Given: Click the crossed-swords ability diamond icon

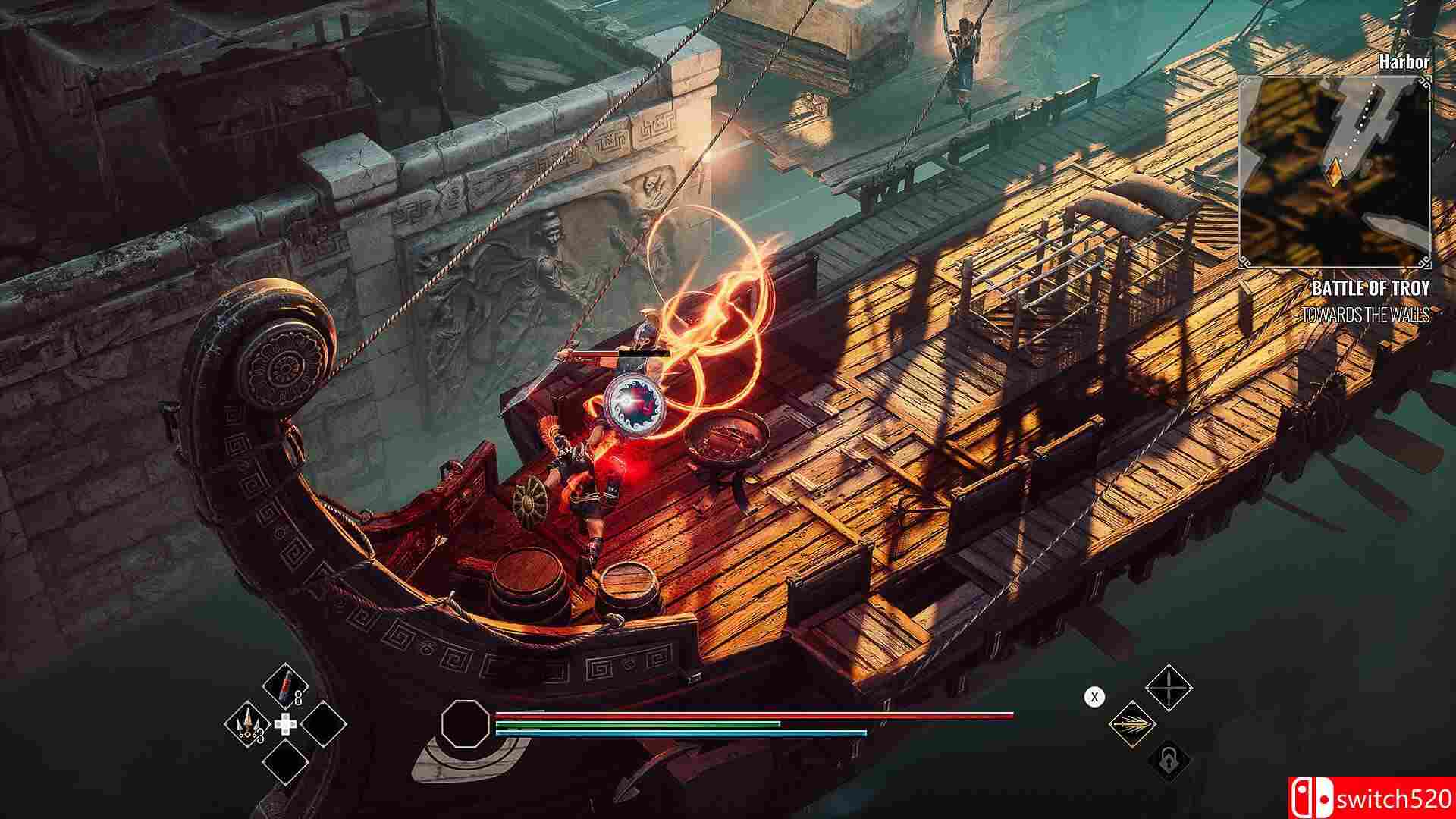Looking at the screenshot, I should 1169,687.
